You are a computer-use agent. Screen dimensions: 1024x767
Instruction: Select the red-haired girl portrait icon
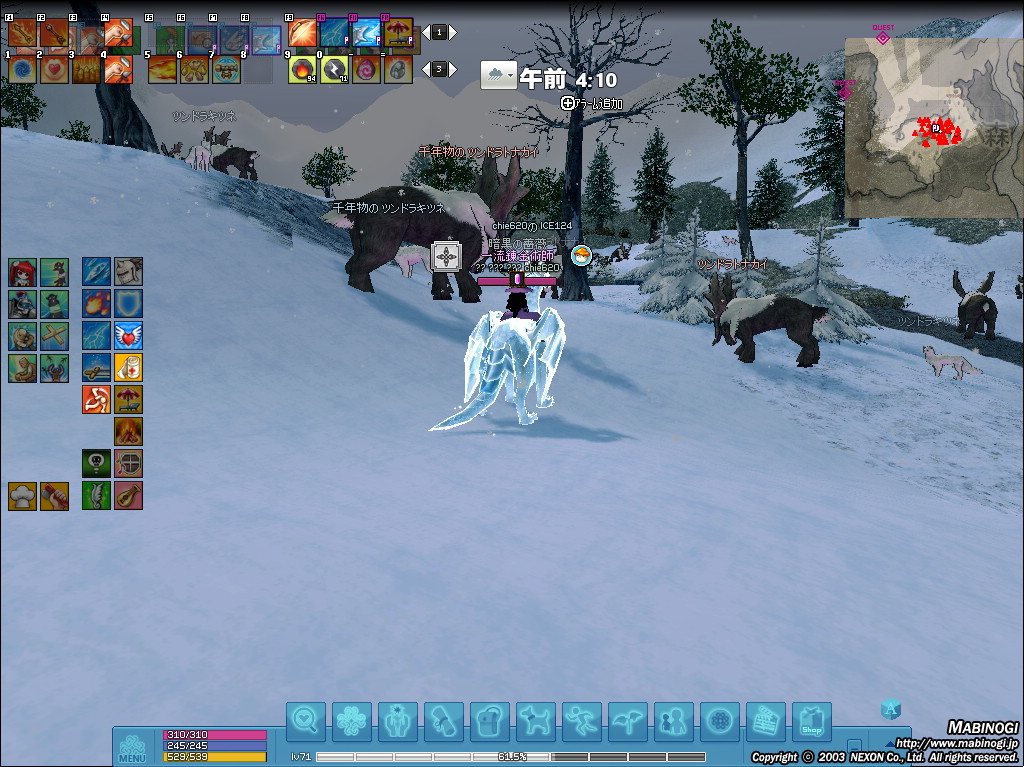pos(23,272)
